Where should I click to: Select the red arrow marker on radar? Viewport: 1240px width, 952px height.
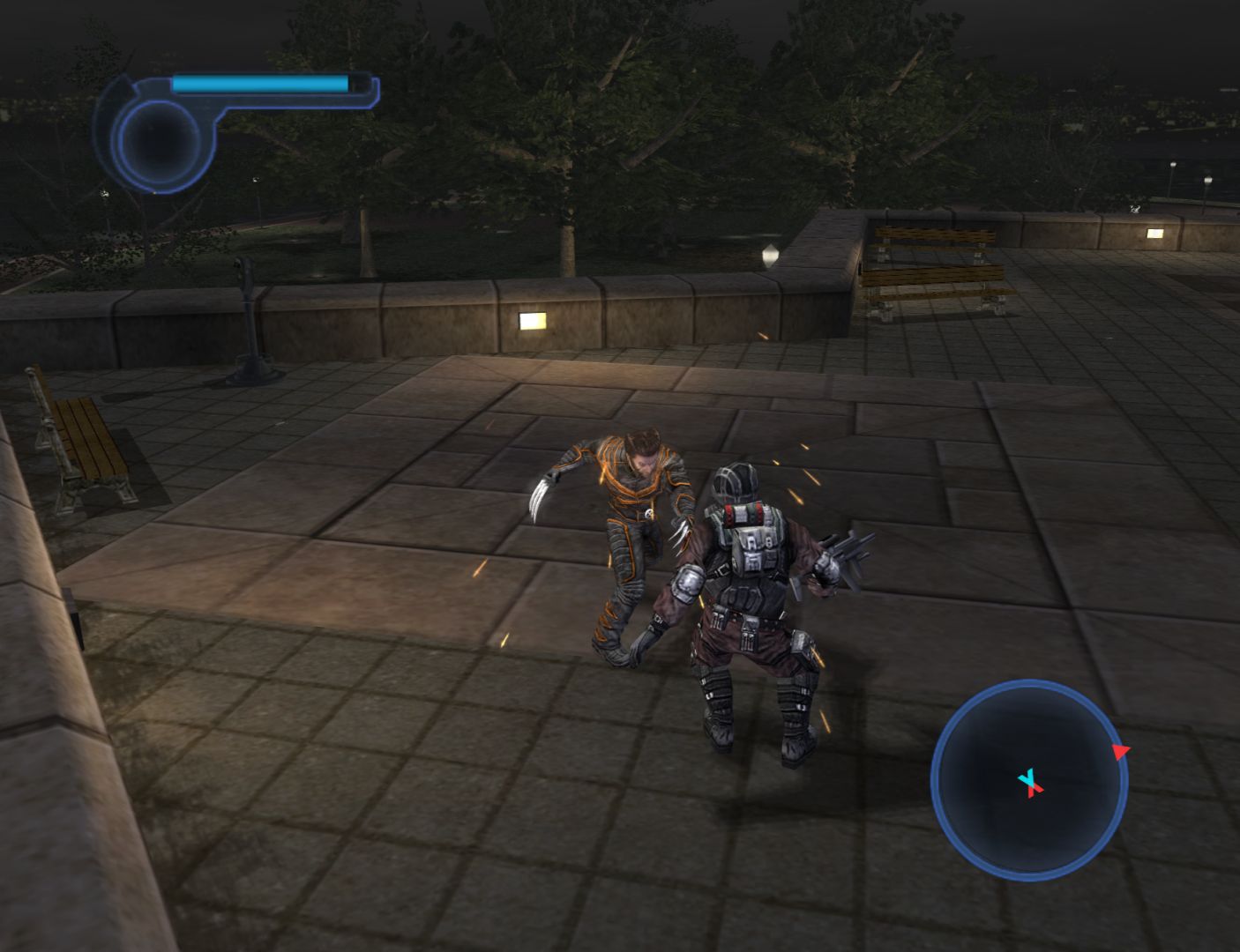point(1119,752)
